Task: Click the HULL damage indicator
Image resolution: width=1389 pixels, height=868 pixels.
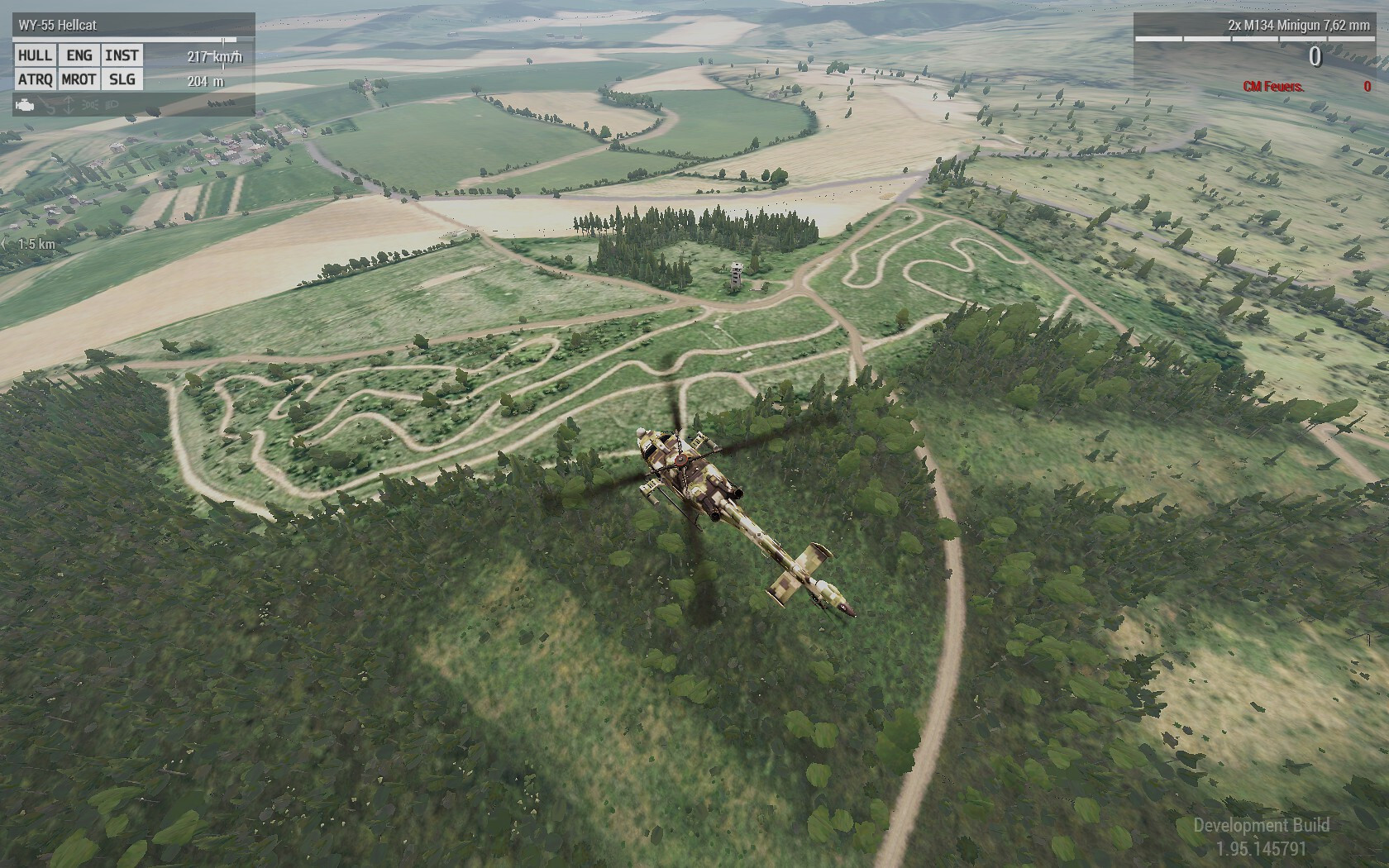Action: [35, 55]
